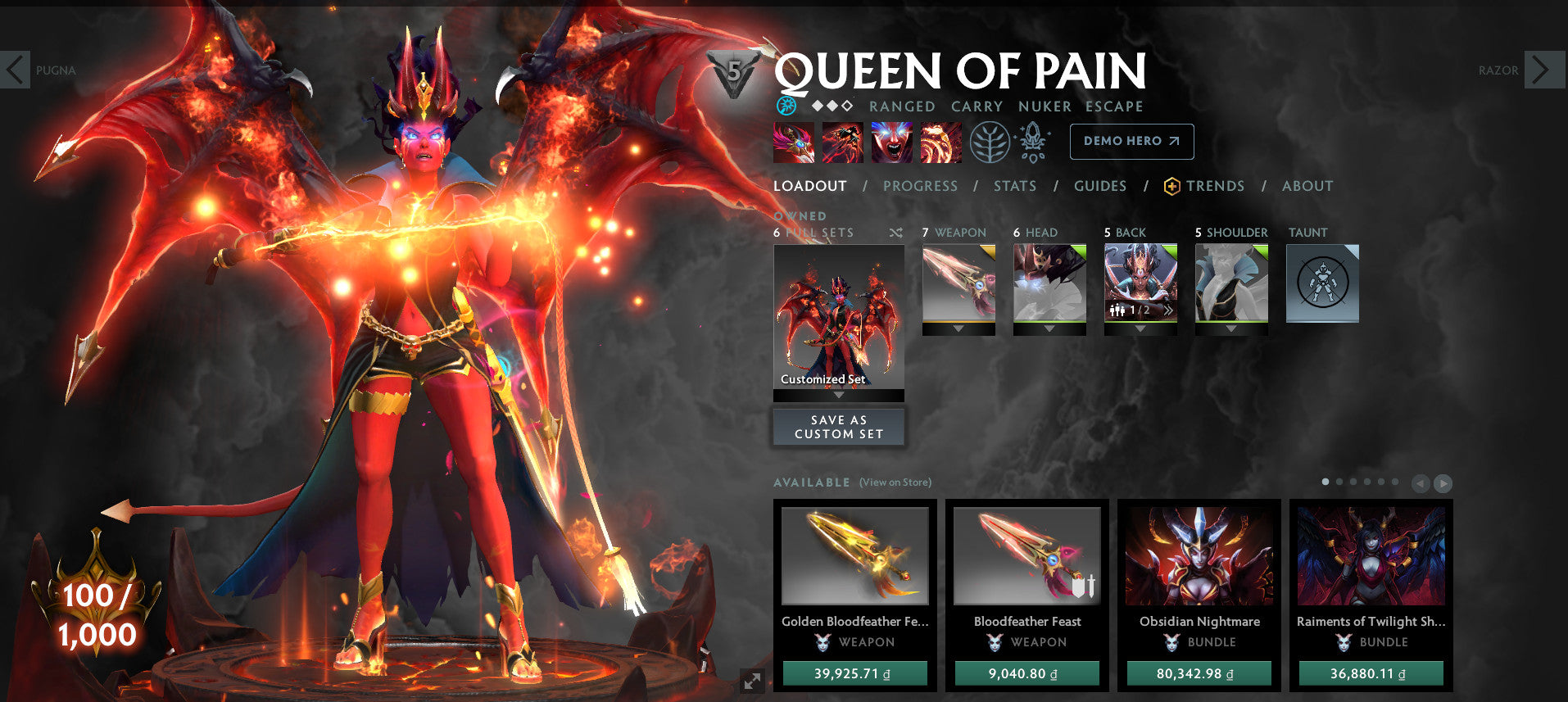Viewport: 1568px width, 702px height.
Task: Select the empty Taunt slot icon
Action: (1322, 283)
